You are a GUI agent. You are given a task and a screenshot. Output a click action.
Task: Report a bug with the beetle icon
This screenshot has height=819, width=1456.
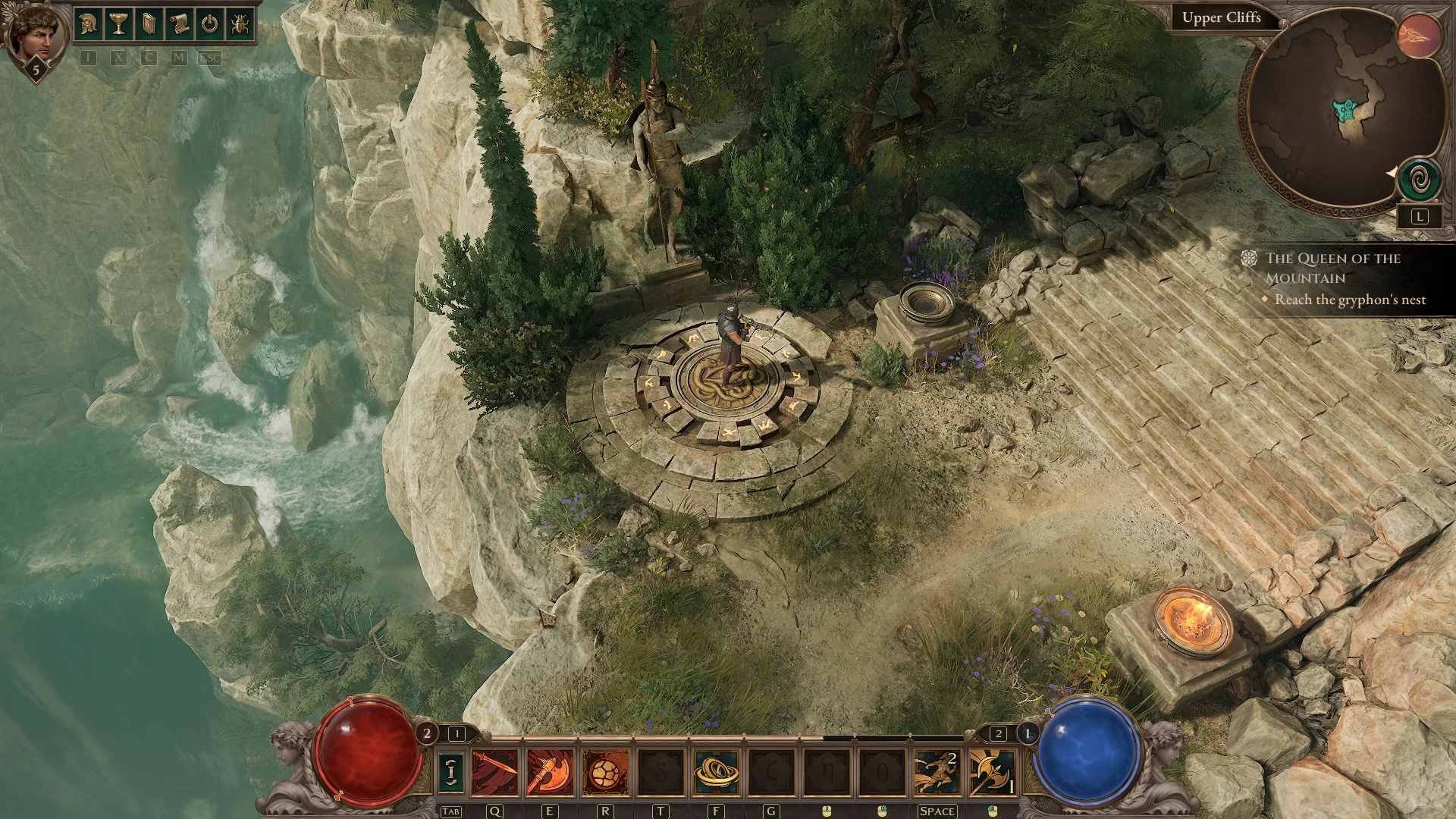tap(239, 24)
